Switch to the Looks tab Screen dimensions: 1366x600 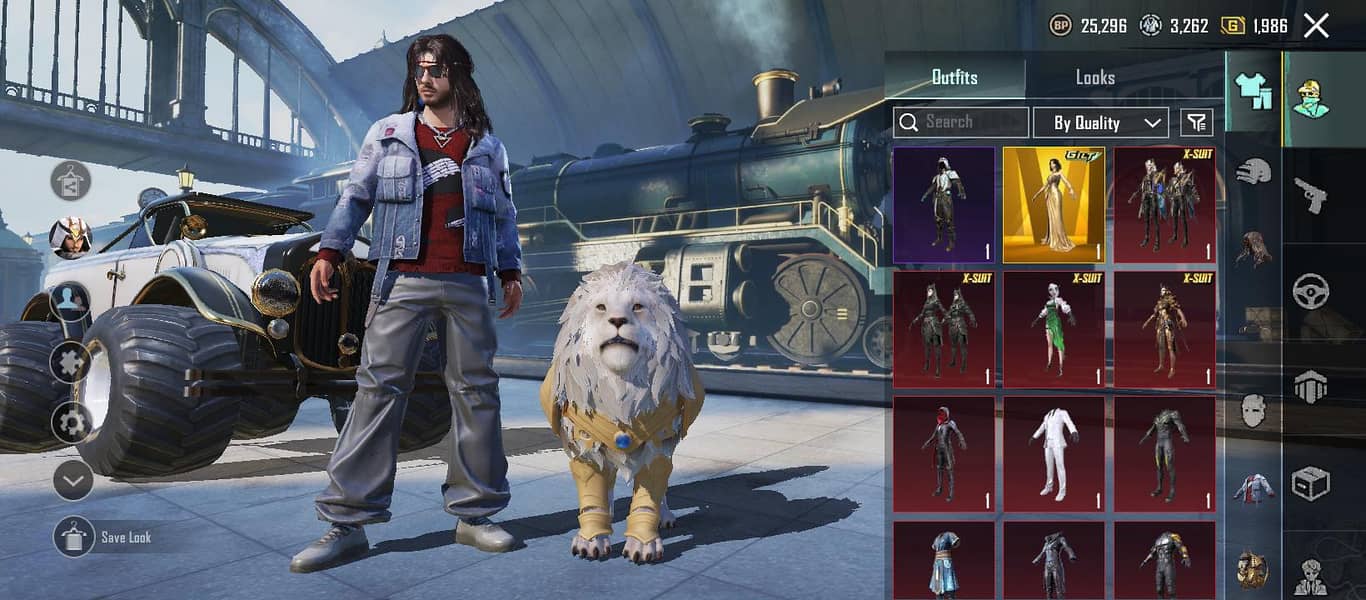tap(1095, 77)
